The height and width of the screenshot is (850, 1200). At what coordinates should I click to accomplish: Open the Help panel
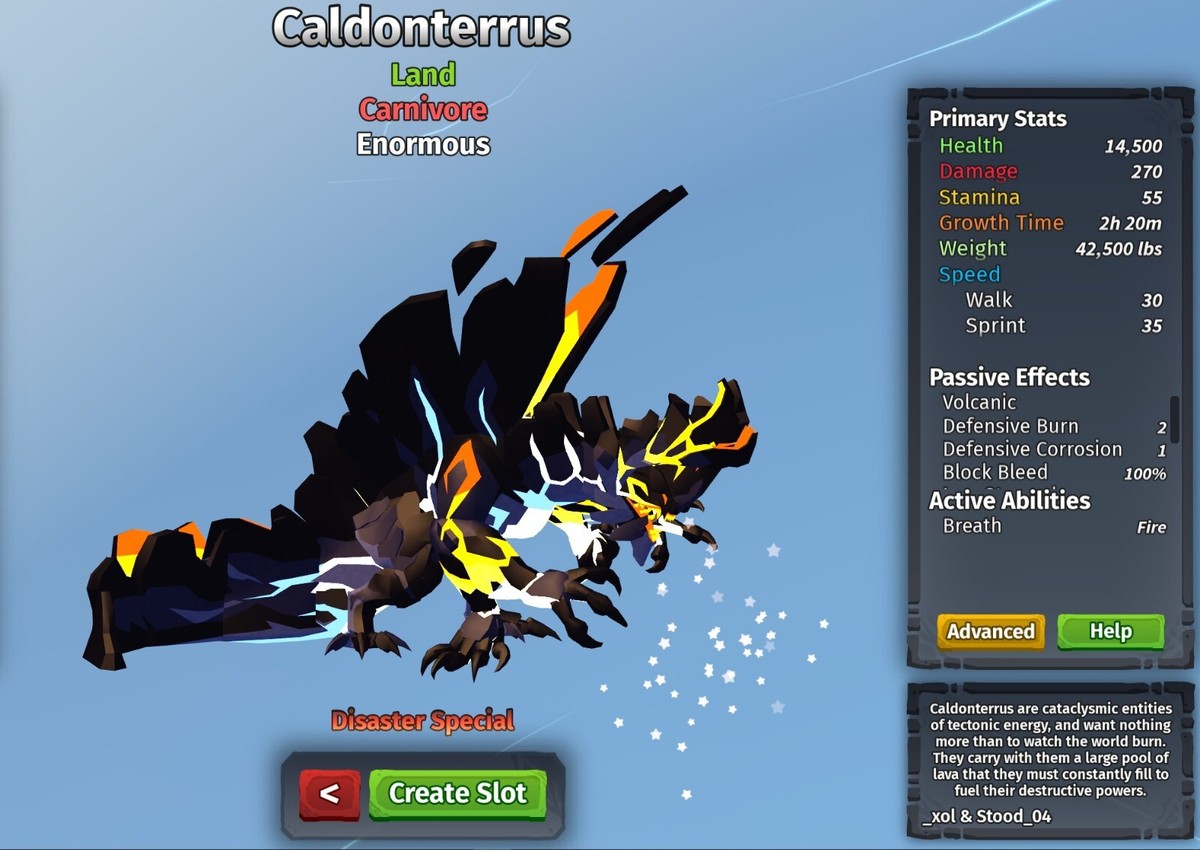[x=1110, y=631]
